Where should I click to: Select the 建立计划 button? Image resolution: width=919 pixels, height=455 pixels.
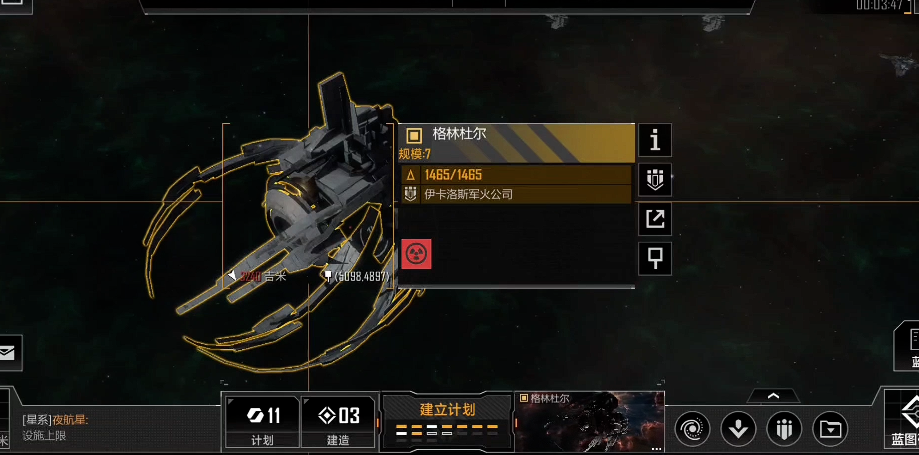(446, 418)
